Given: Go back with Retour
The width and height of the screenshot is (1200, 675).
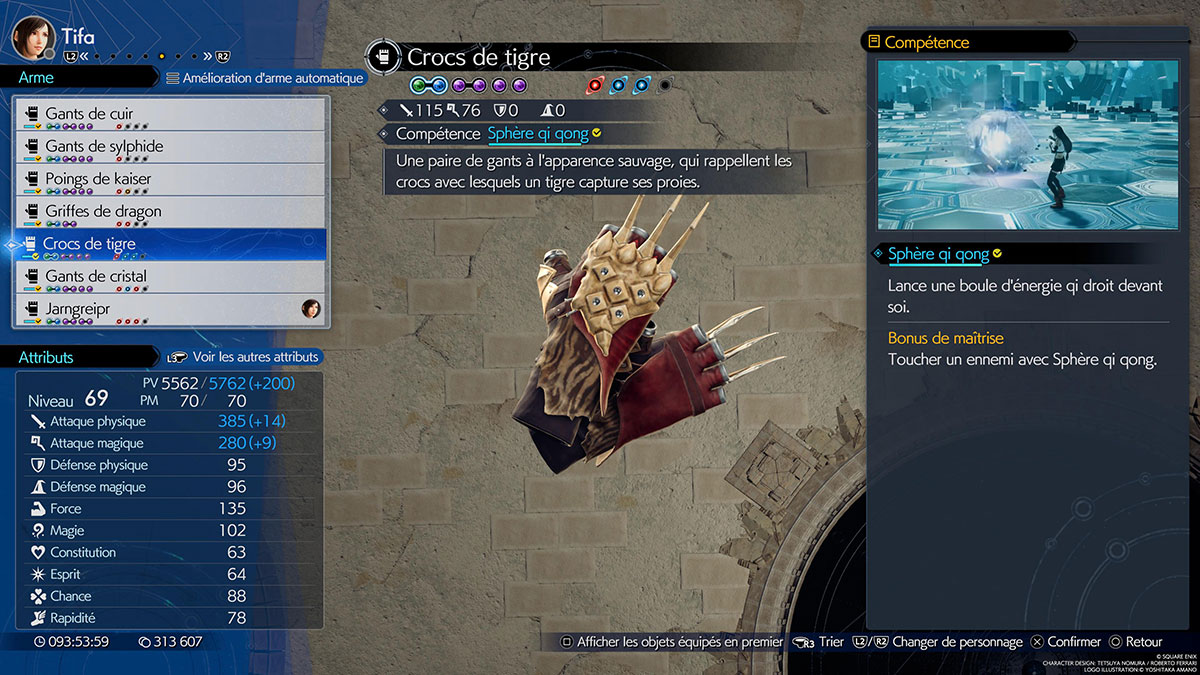Looking at the screenshot, I should click(1135, 642).
